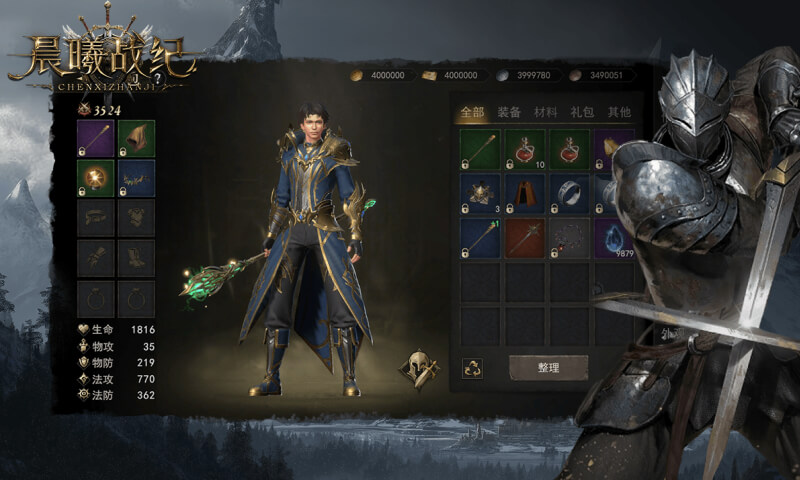Toggle the helmet display icon near character
This screenshot has width=800, height=480.
click(418, 368)
